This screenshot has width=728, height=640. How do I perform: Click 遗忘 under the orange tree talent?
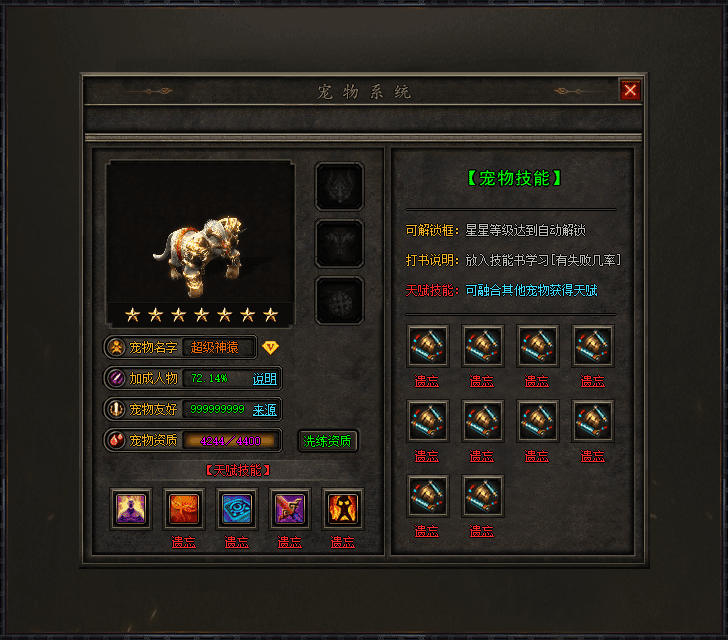[184, 542]
